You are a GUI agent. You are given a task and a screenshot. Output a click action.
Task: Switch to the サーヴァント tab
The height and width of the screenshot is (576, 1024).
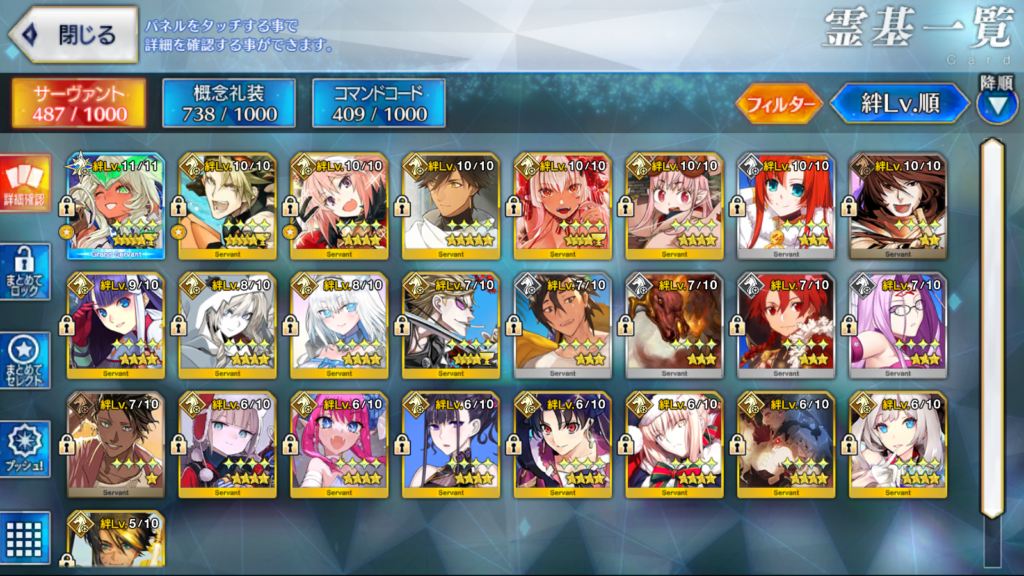point(79,104)
